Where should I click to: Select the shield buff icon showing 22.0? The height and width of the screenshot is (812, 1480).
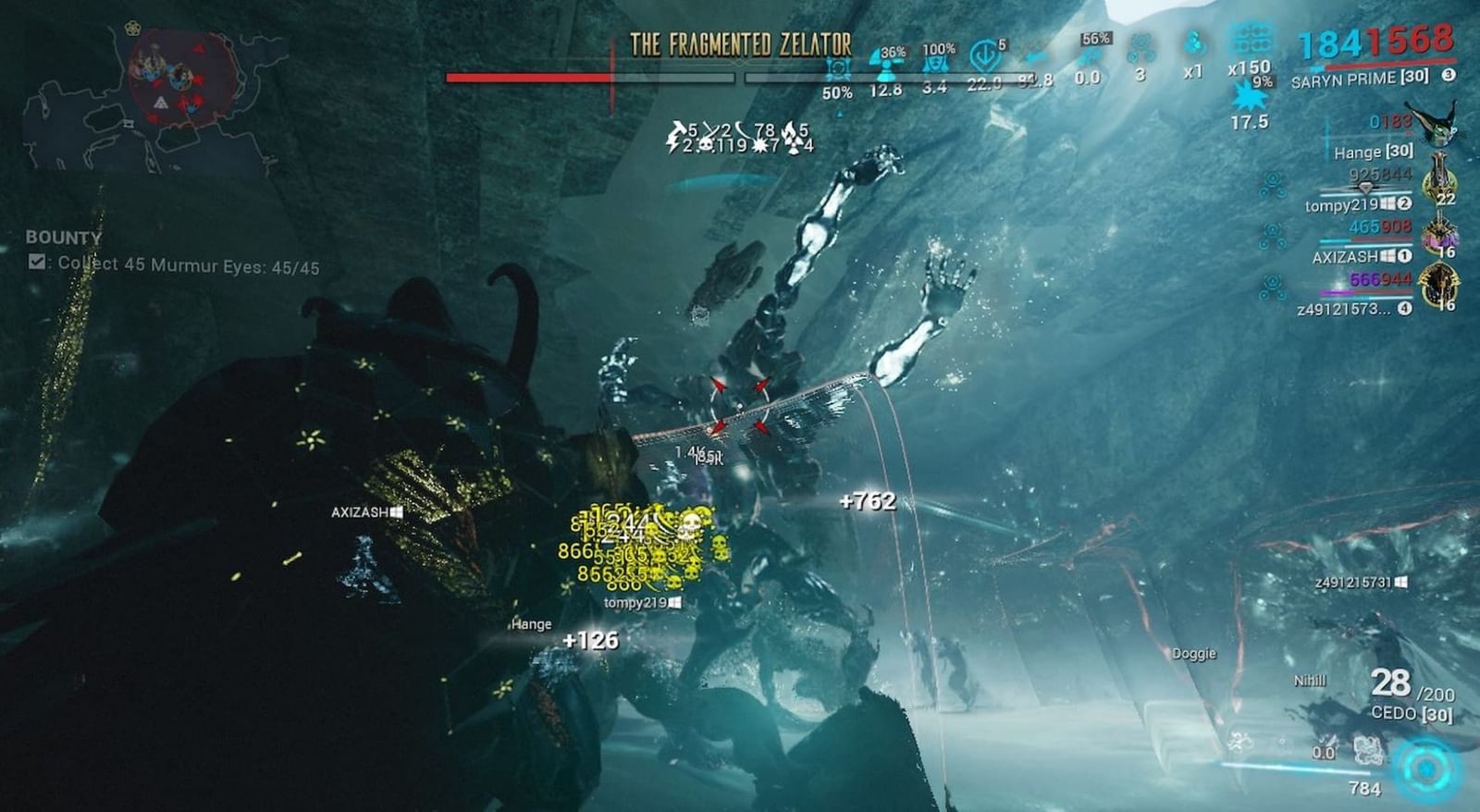(986, 55)
